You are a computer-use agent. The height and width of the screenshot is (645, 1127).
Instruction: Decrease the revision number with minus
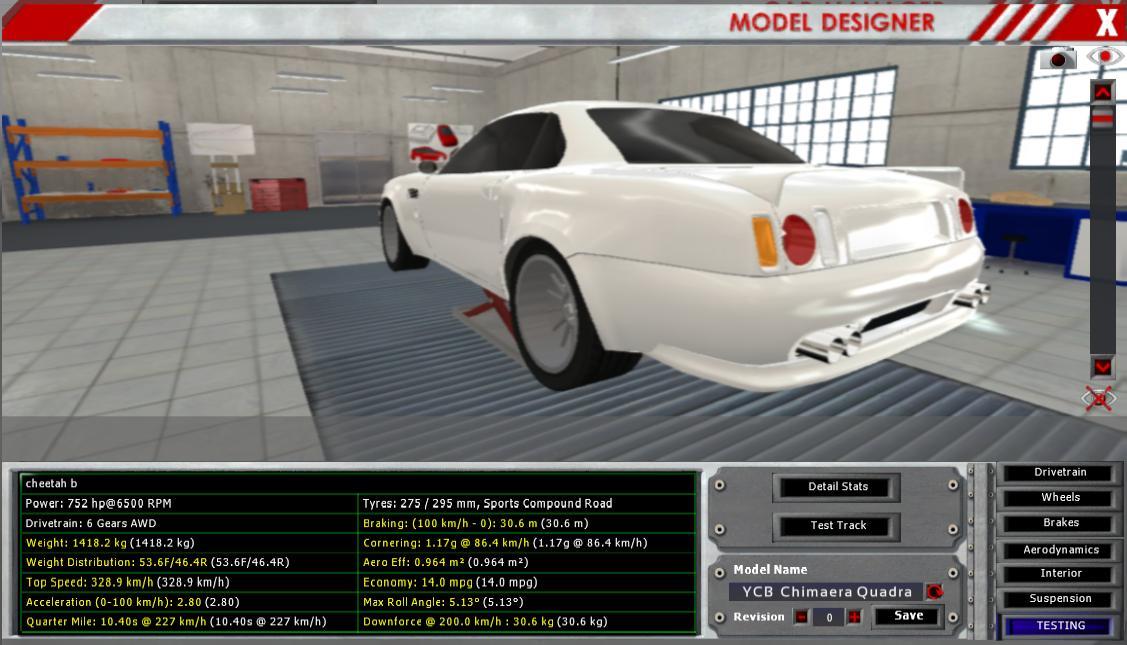[801, 617]
